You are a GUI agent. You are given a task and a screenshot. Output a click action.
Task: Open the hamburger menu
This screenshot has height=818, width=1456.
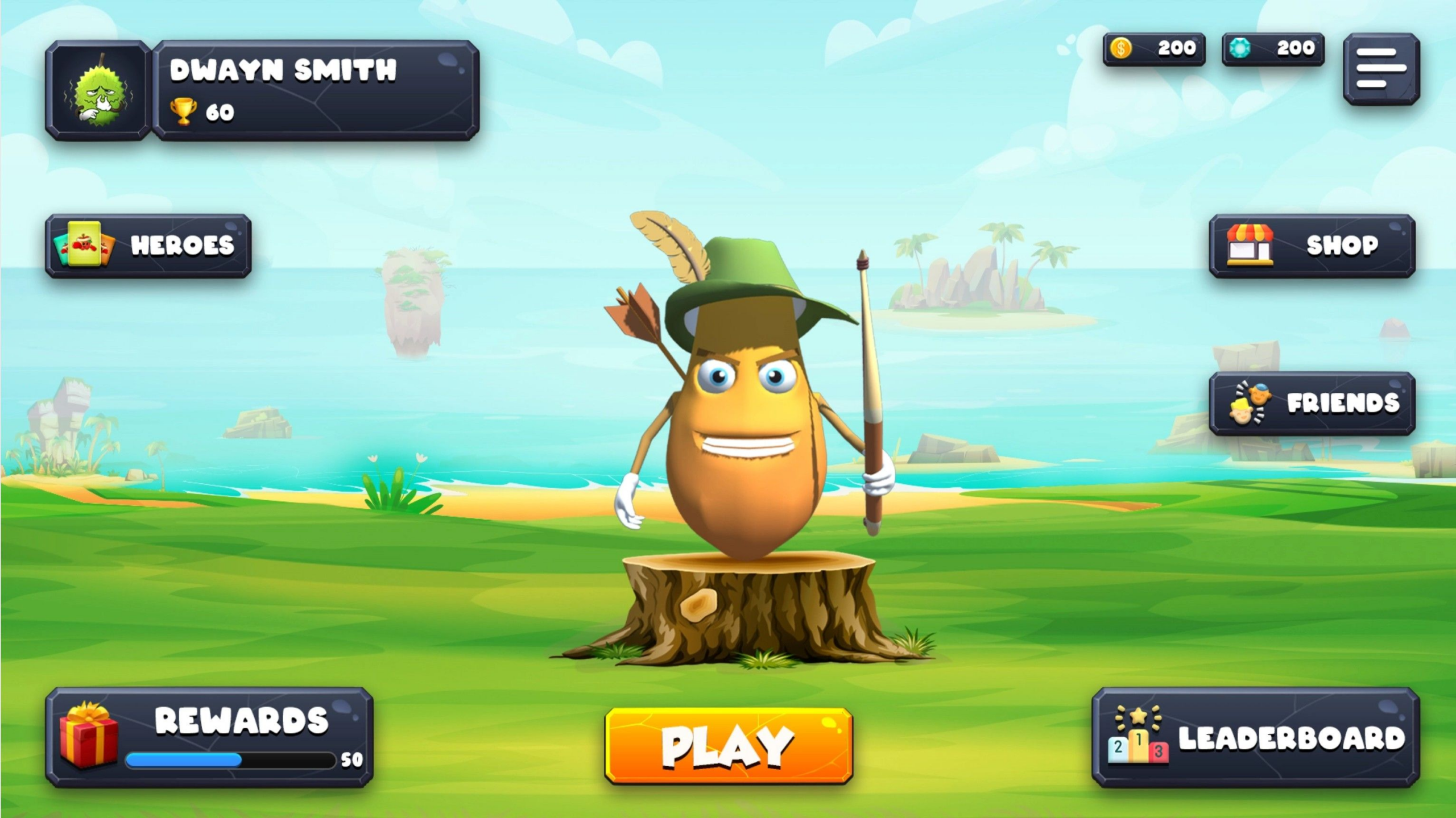tap(1381, 69)
